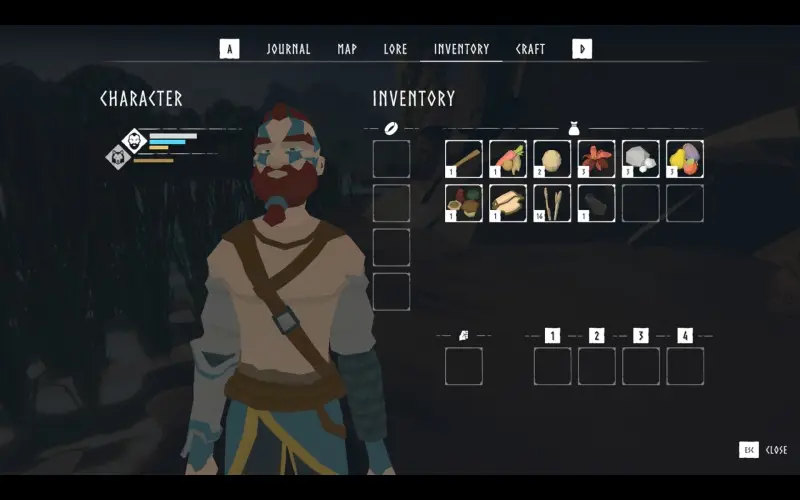The height and width of the screenshot is (500, 800).
Task: Choose the potato item slot
Action: [x=552, y=159]
